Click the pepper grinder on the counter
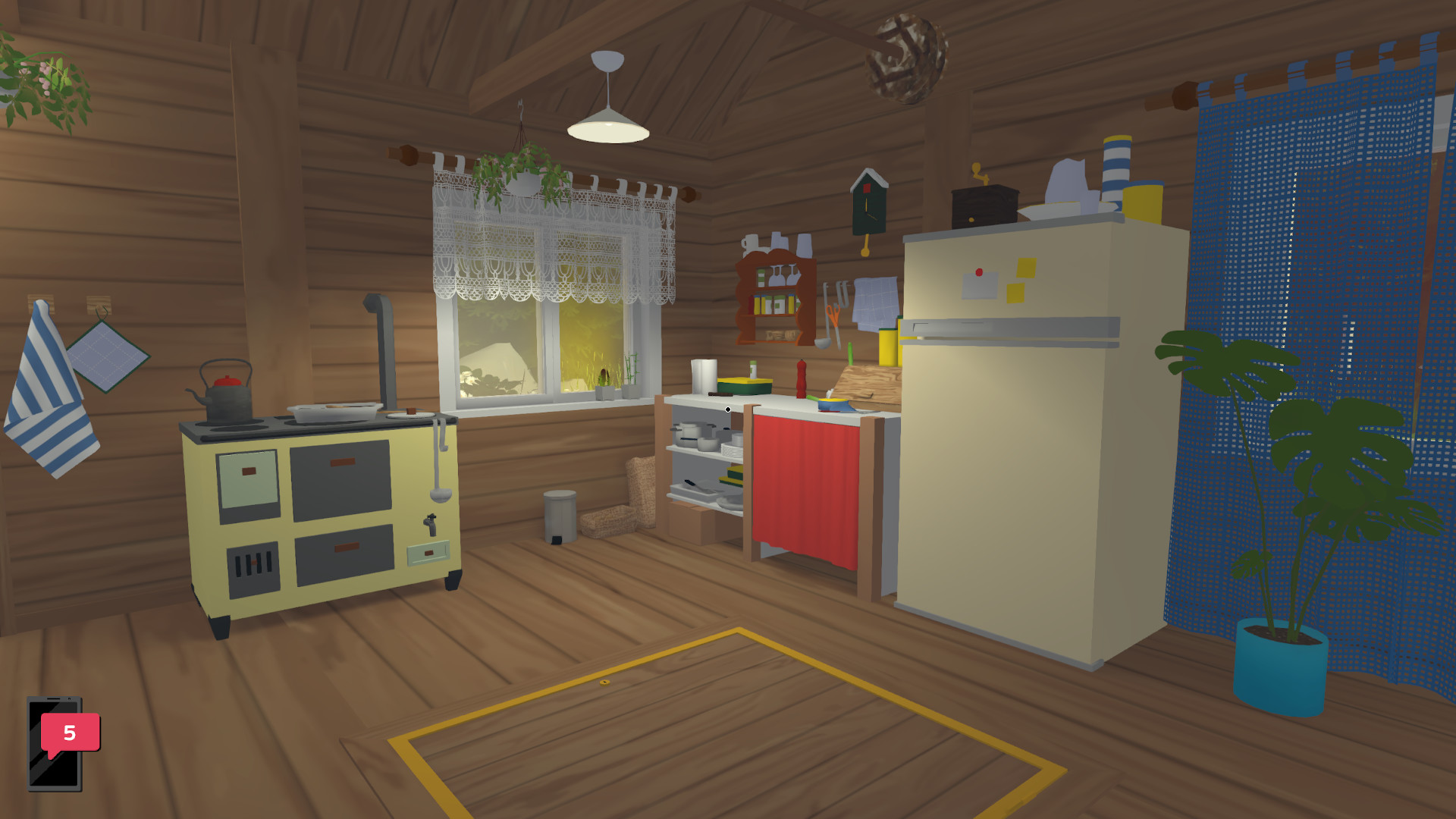The width and height of the screenshot is (1456, 819). click(x=801, y=379)
